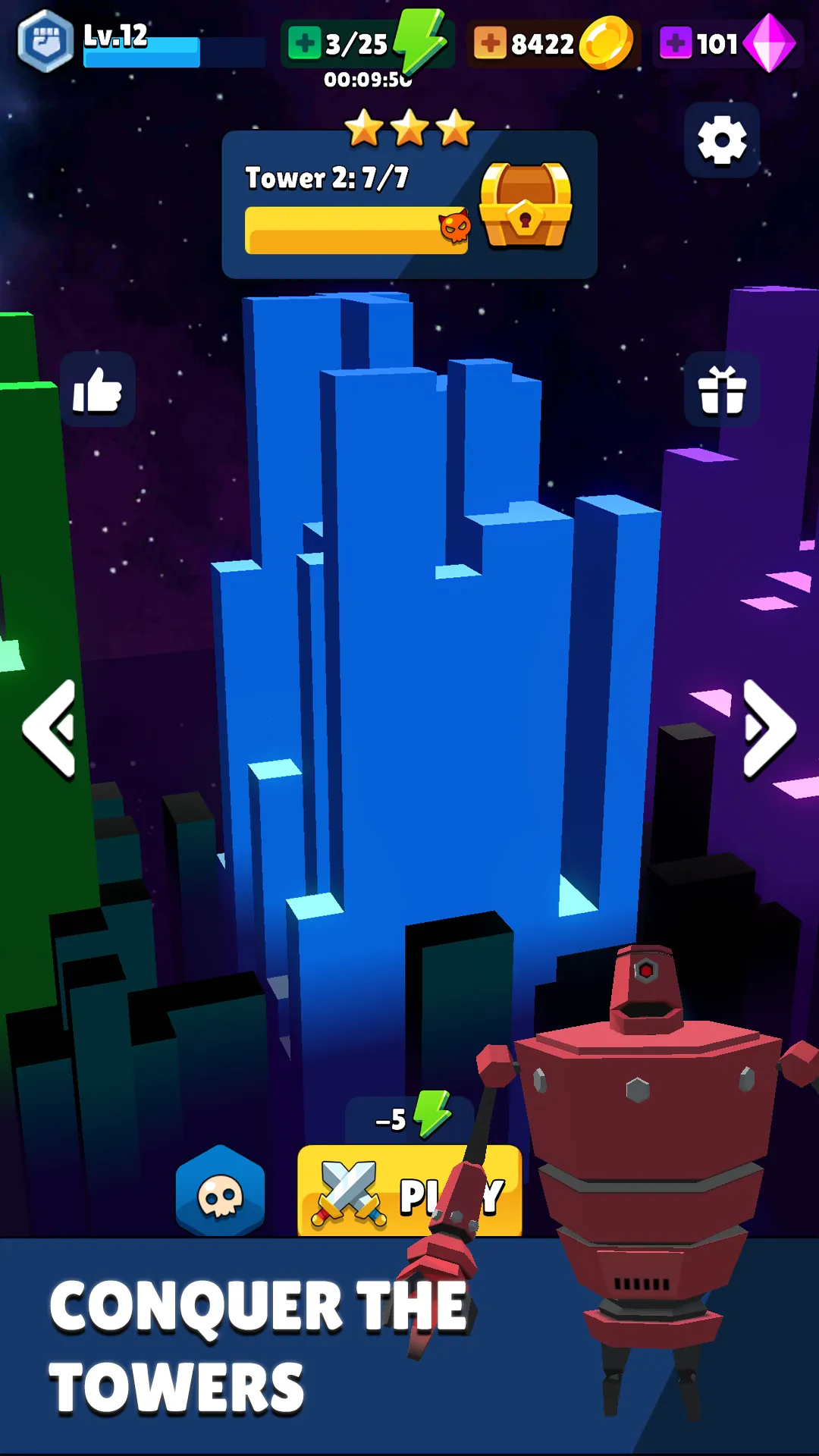Screen dimensions: 819x1456
Task: Go to the next tower with right arrow
Action: click(x=768, y=728)
